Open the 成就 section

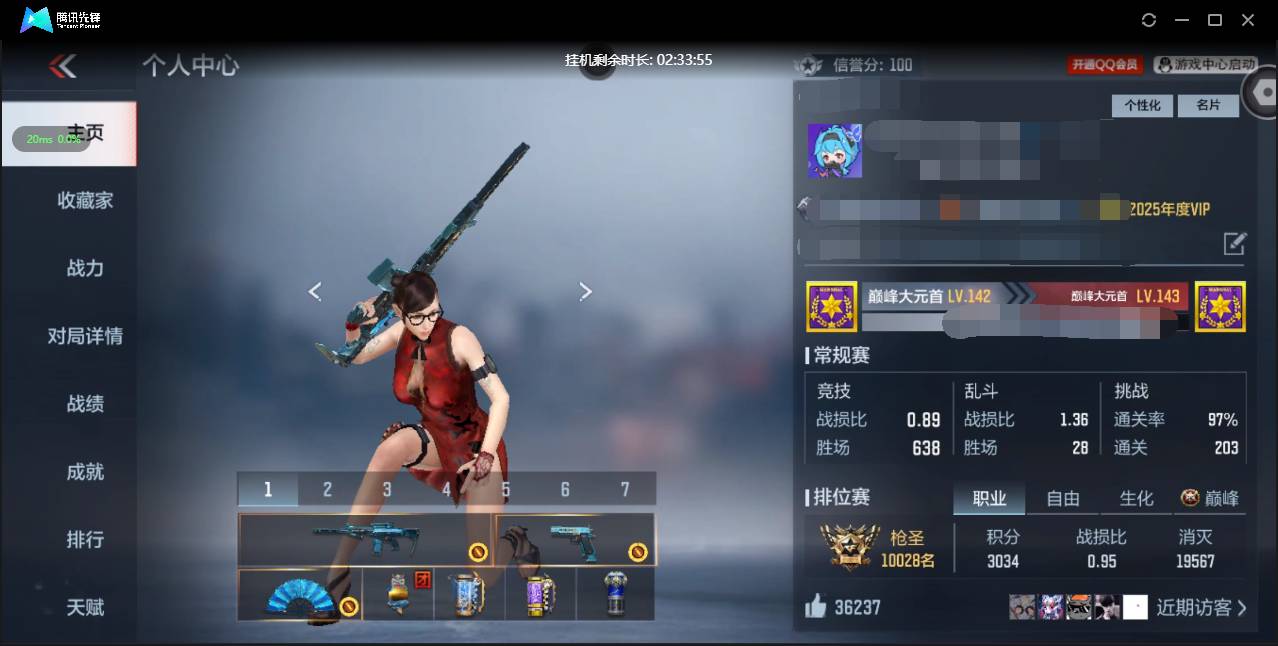coord(85,472)
